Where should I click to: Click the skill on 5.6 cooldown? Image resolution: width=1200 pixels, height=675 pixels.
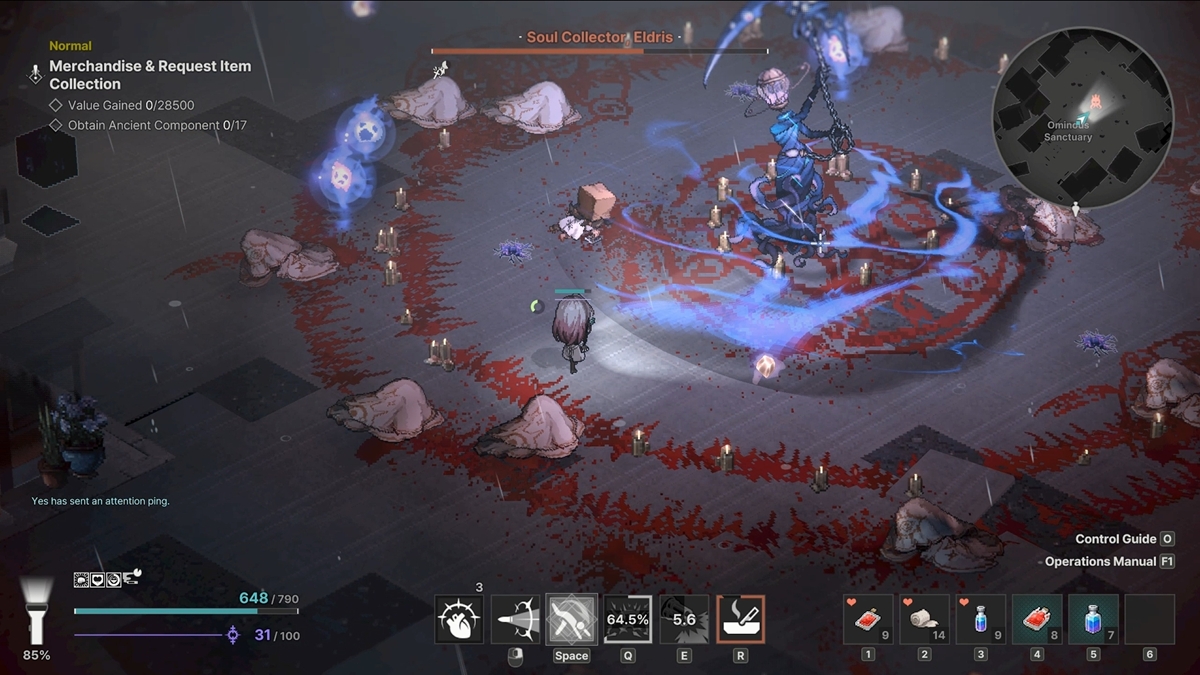[684, 620]
